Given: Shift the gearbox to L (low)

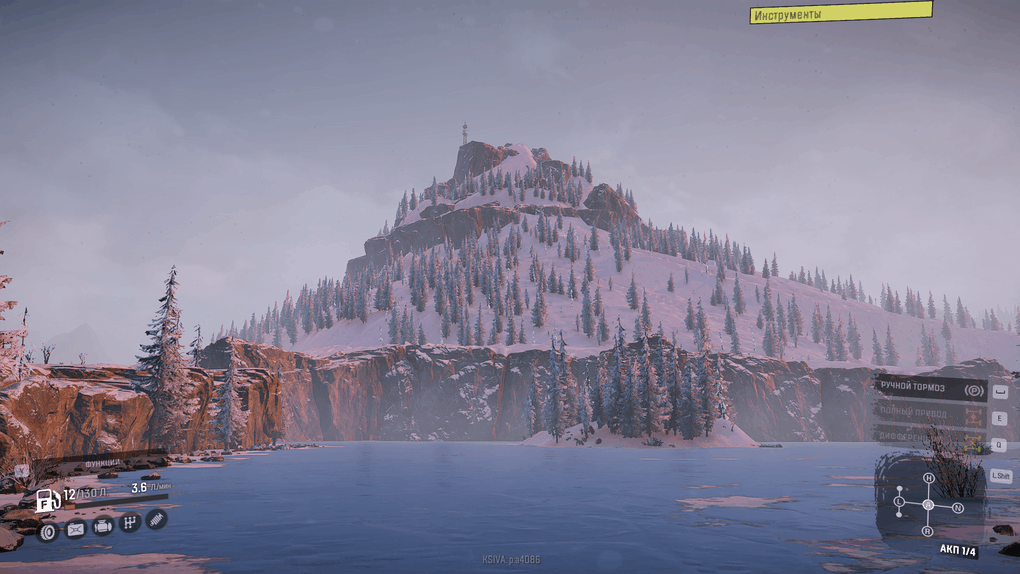Looking at the screenshot, I should pyautogui.click(x=899, y=500).
